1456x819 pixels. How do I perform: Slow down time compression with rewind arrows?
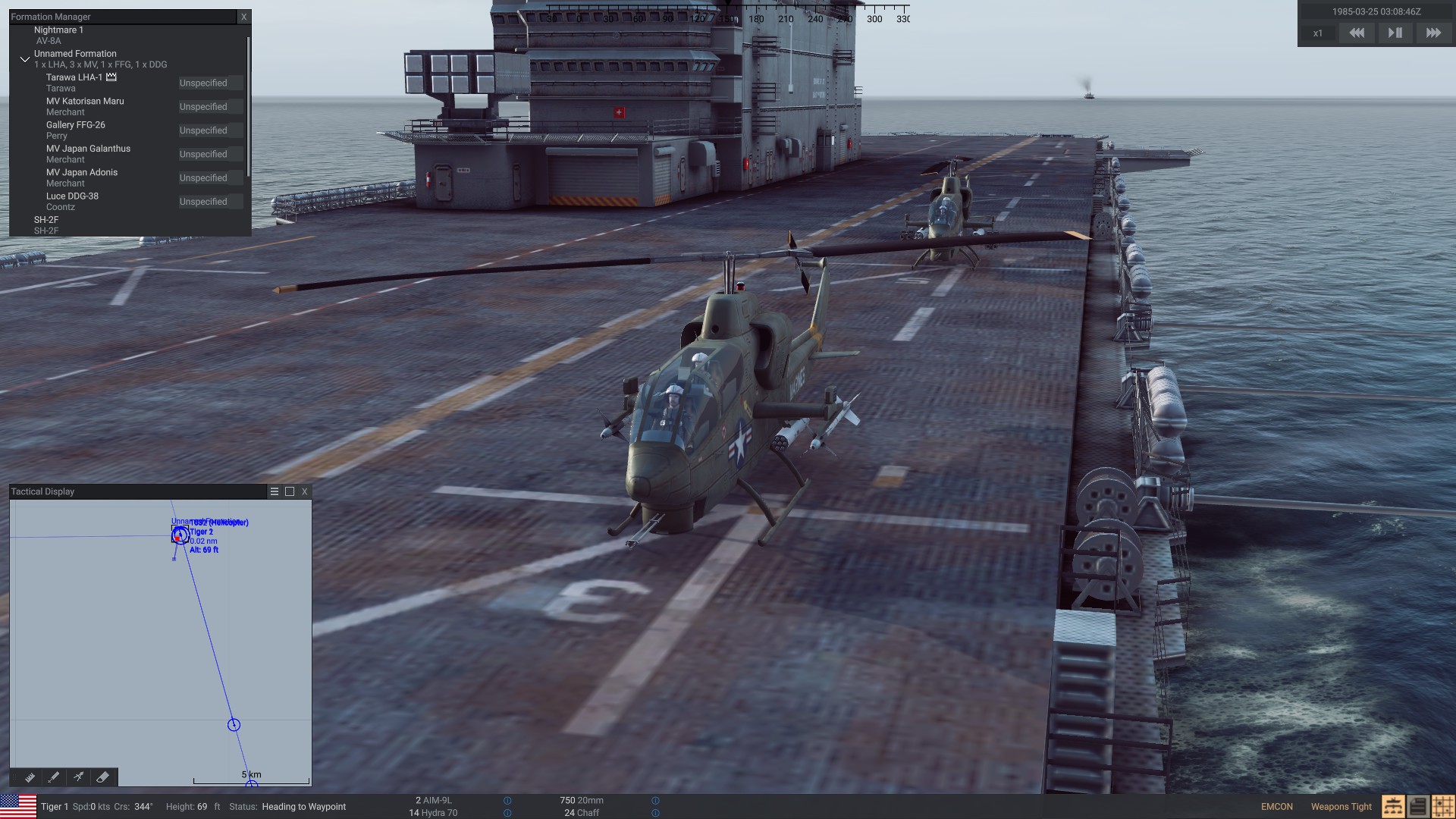tap(1357, 33)
